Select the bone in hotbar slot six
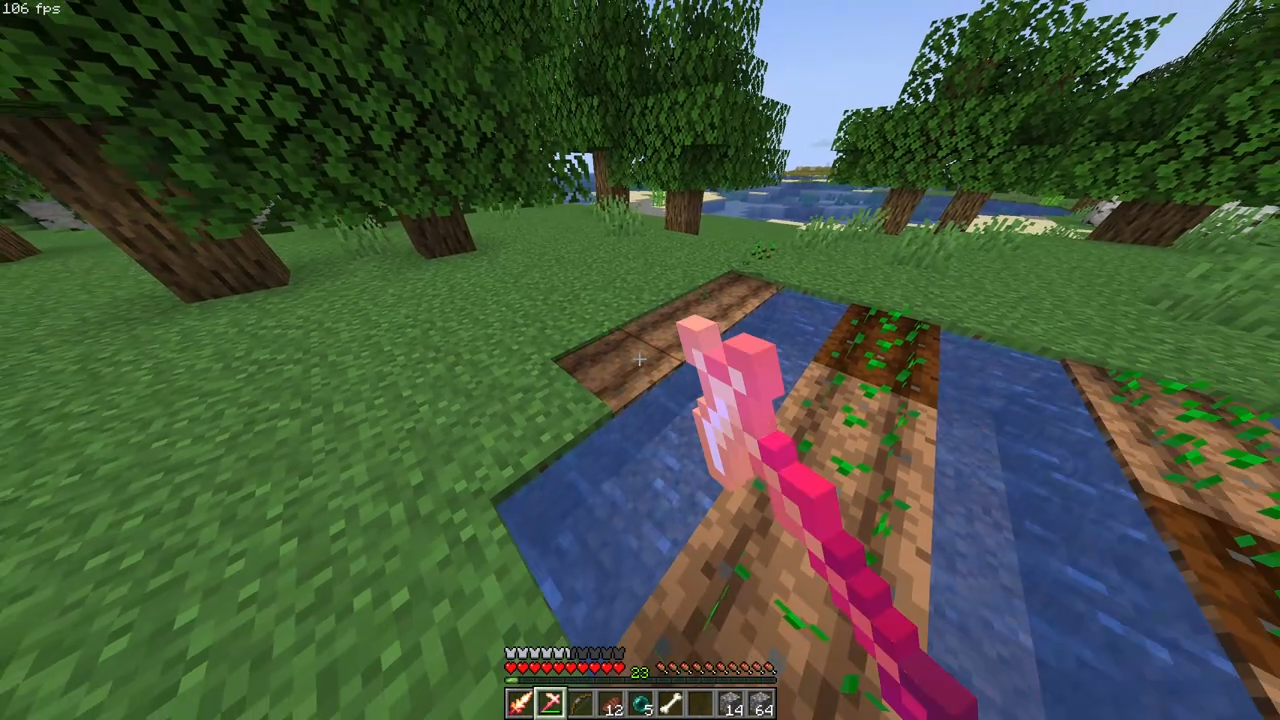 (x=671, y=702)
